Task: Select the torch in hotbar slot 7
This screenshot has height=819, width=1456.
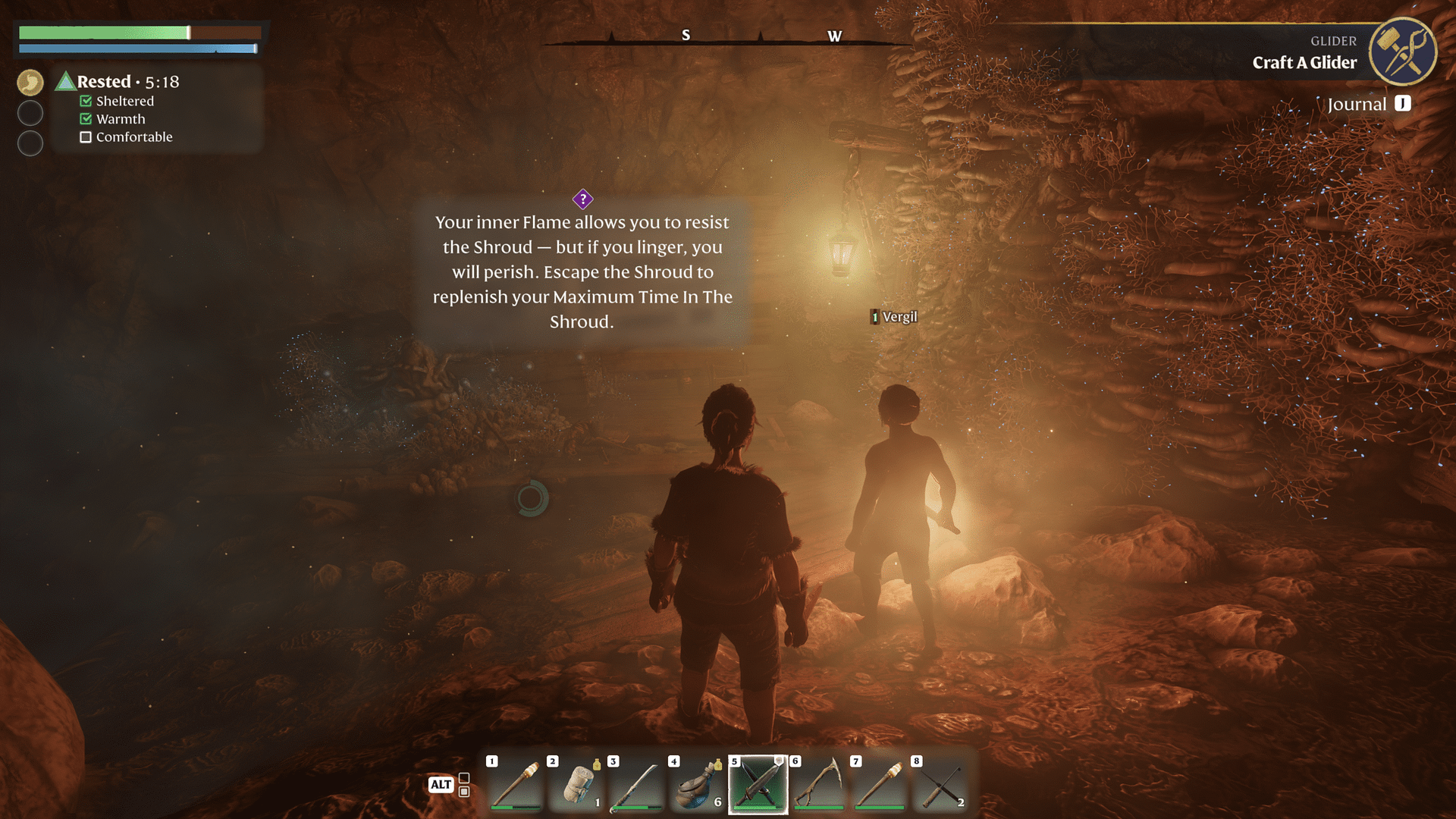Action: [x=880, y=785]
